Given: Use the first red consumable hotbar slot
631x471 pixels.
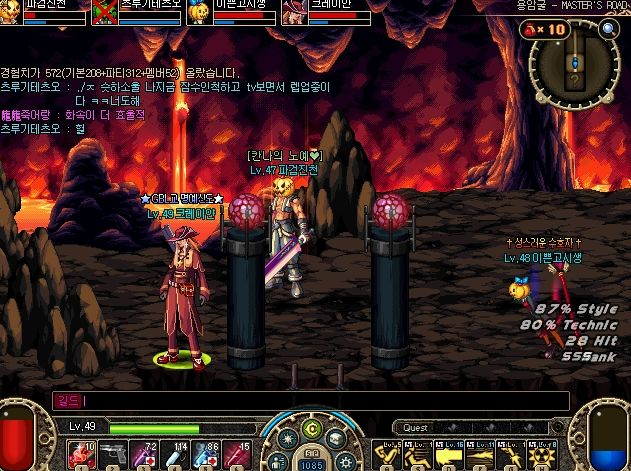Looking at the screenshot, I should 82,453.
